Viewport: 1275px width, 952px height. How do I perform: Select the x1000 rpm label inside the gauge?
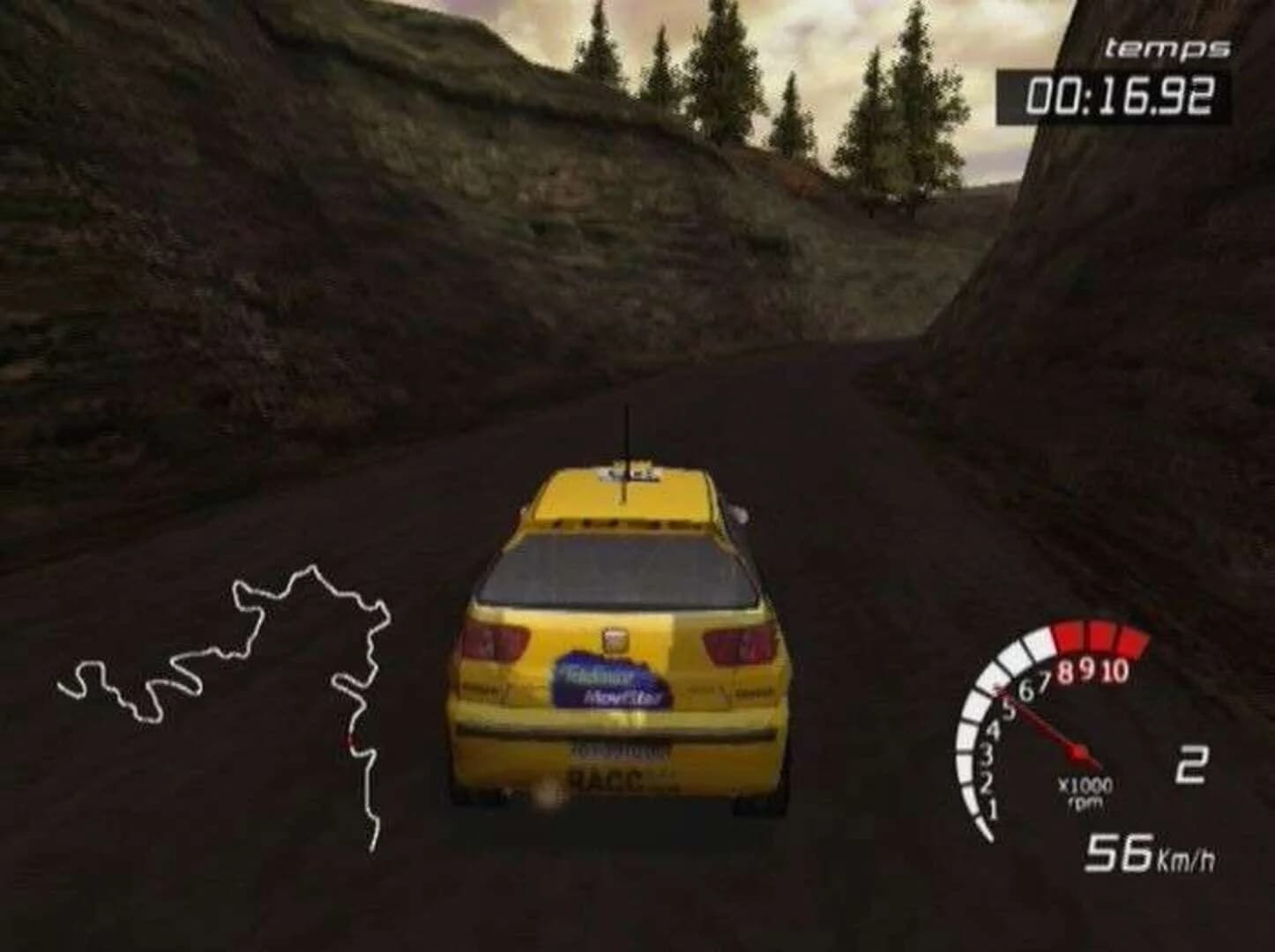coord(1085,787)
